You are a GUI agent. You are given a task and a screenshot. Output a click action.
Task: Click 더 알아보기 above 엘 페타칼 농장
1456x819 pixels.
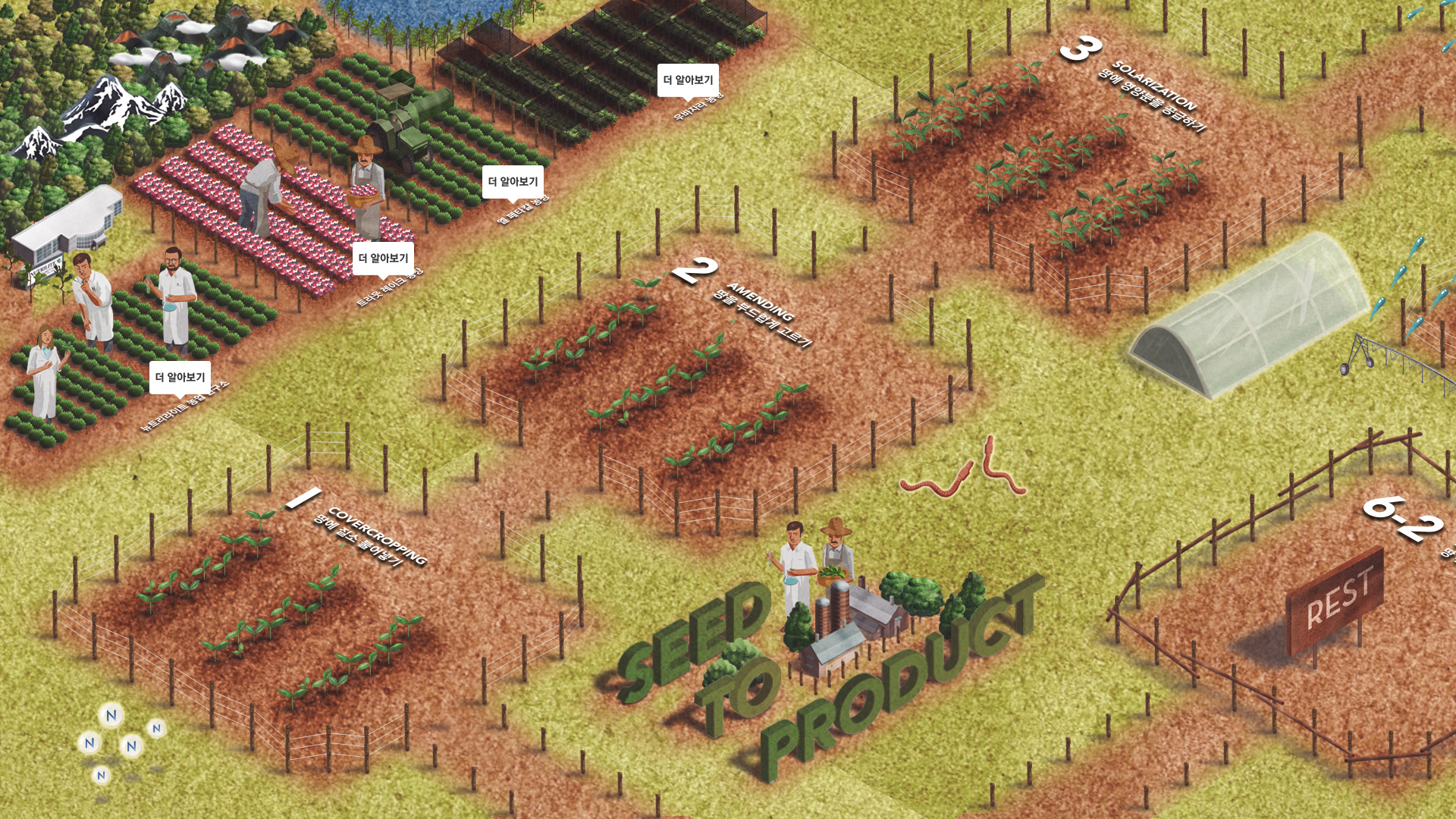click(513, 181)
